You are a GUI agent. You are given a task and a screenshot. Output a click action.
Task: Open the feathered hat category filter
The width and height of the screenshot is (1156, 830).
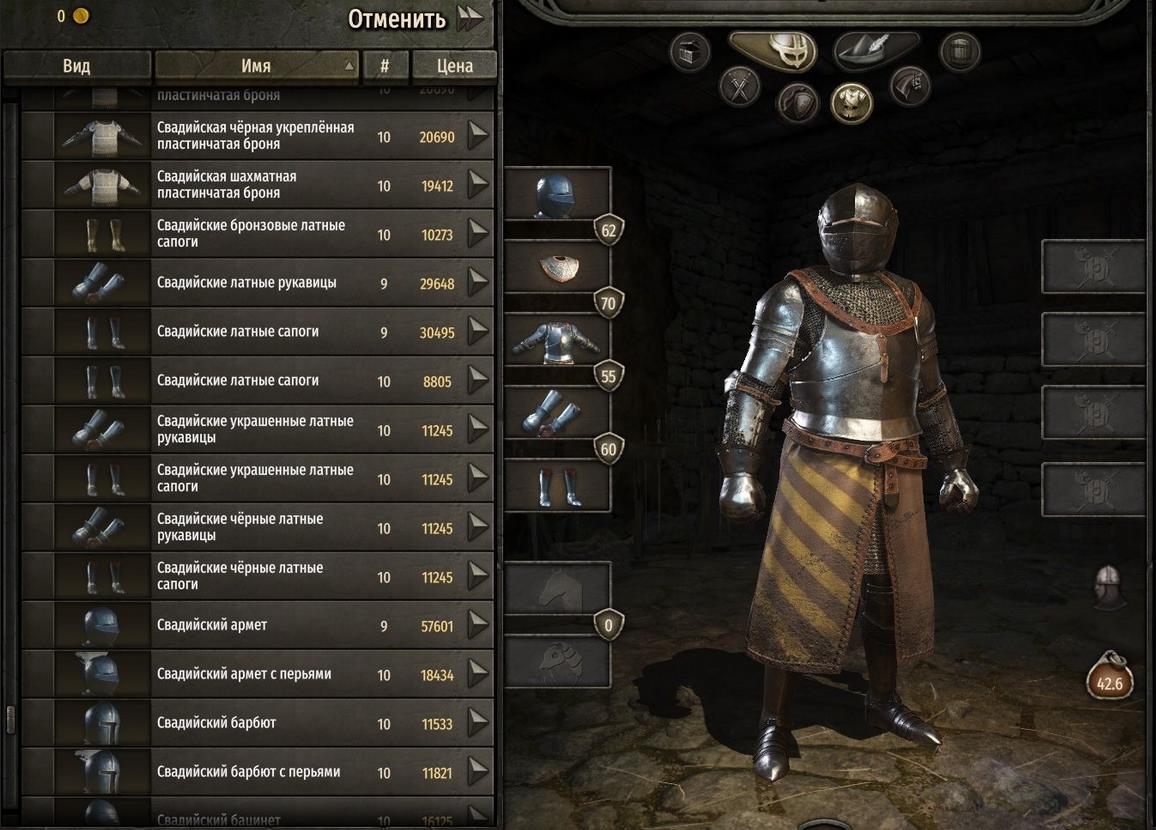[x=875, y=48]
